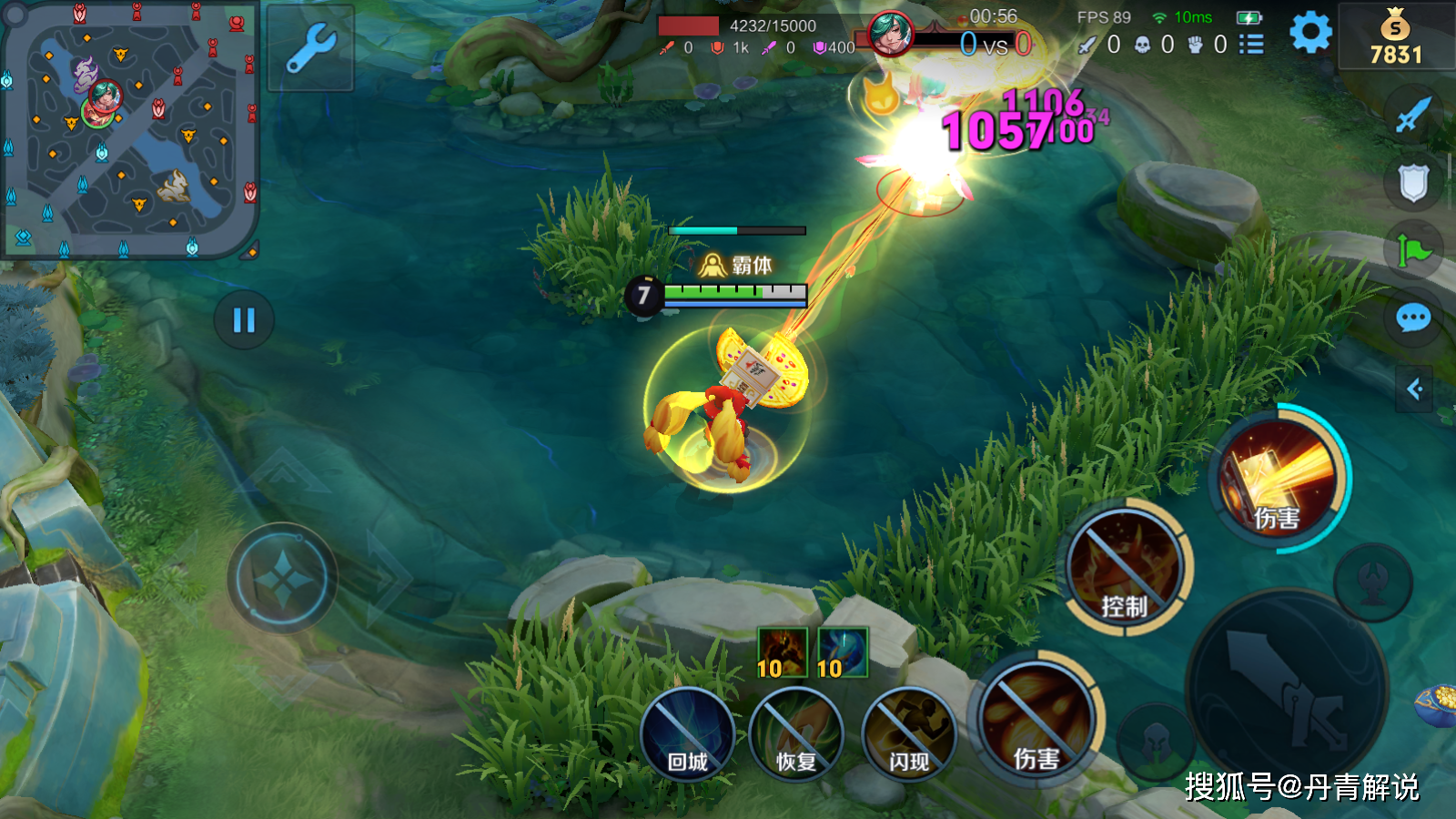Viewport: 1456px width, 819px height.
Task: Cast the lower 伤害 damage skill
Action: click(1036, 719)
